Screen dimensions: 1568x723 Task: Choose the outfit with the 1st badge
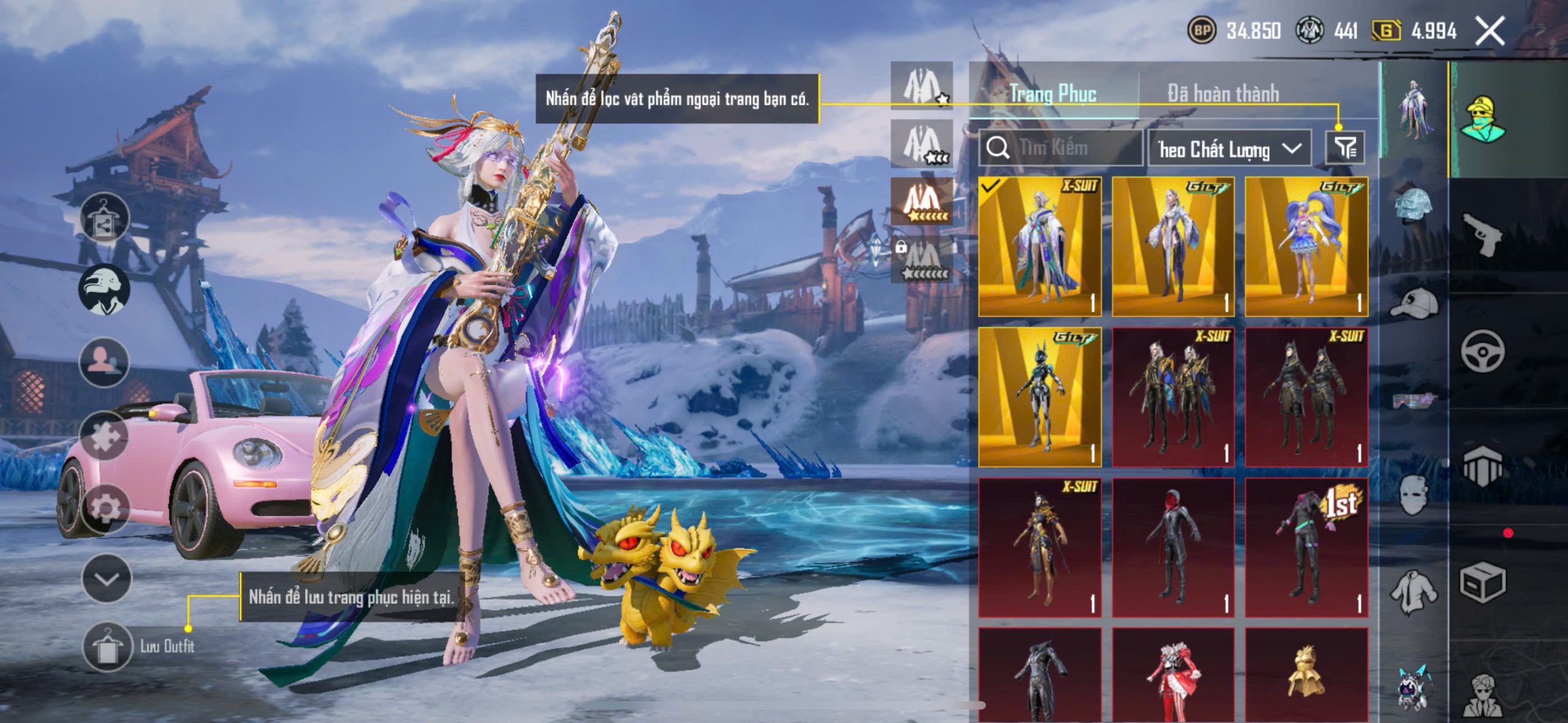tap(1306, 547)
